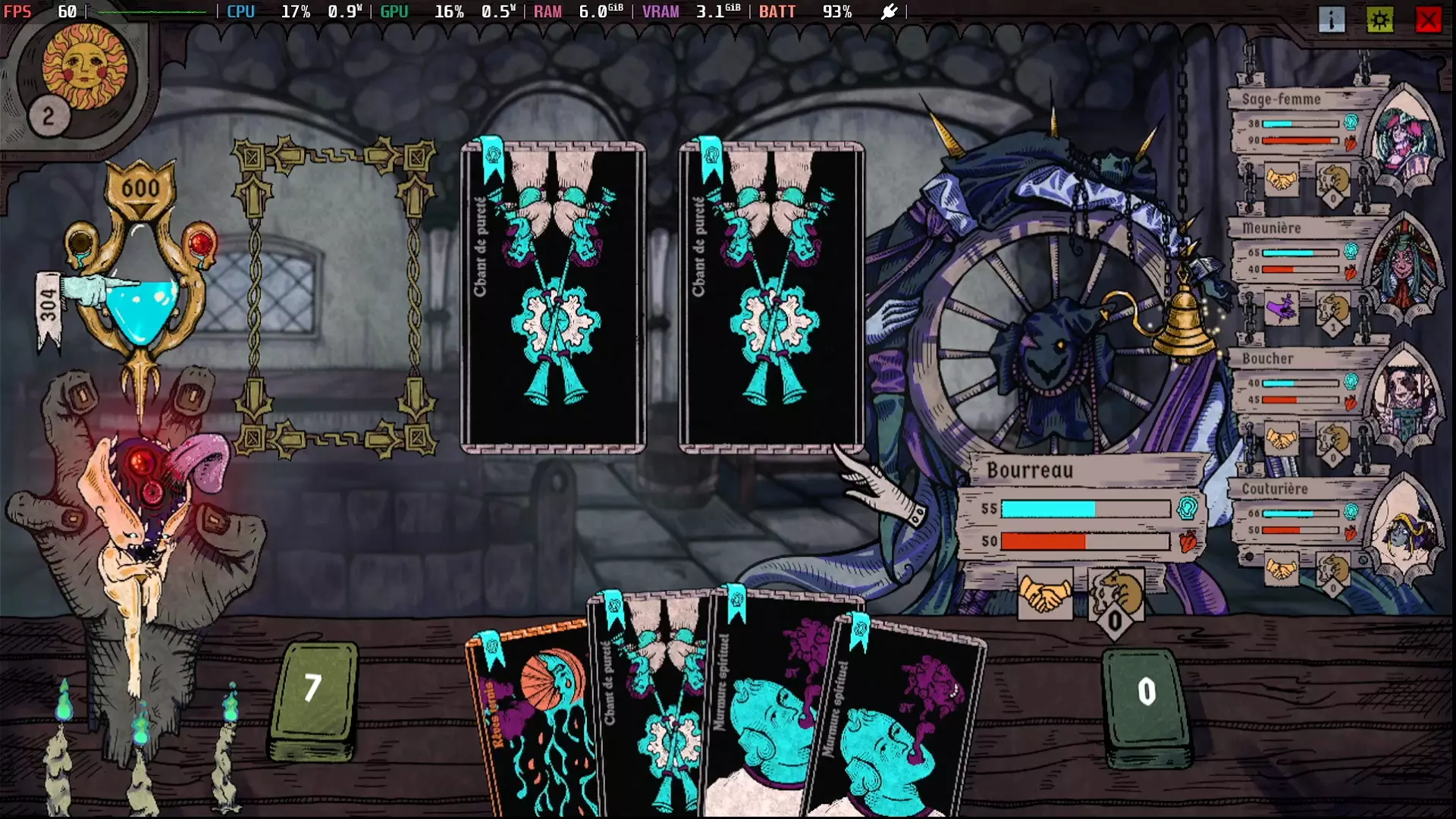Click Bourreau's cyan patience bar

click(x=1062, y=510)
